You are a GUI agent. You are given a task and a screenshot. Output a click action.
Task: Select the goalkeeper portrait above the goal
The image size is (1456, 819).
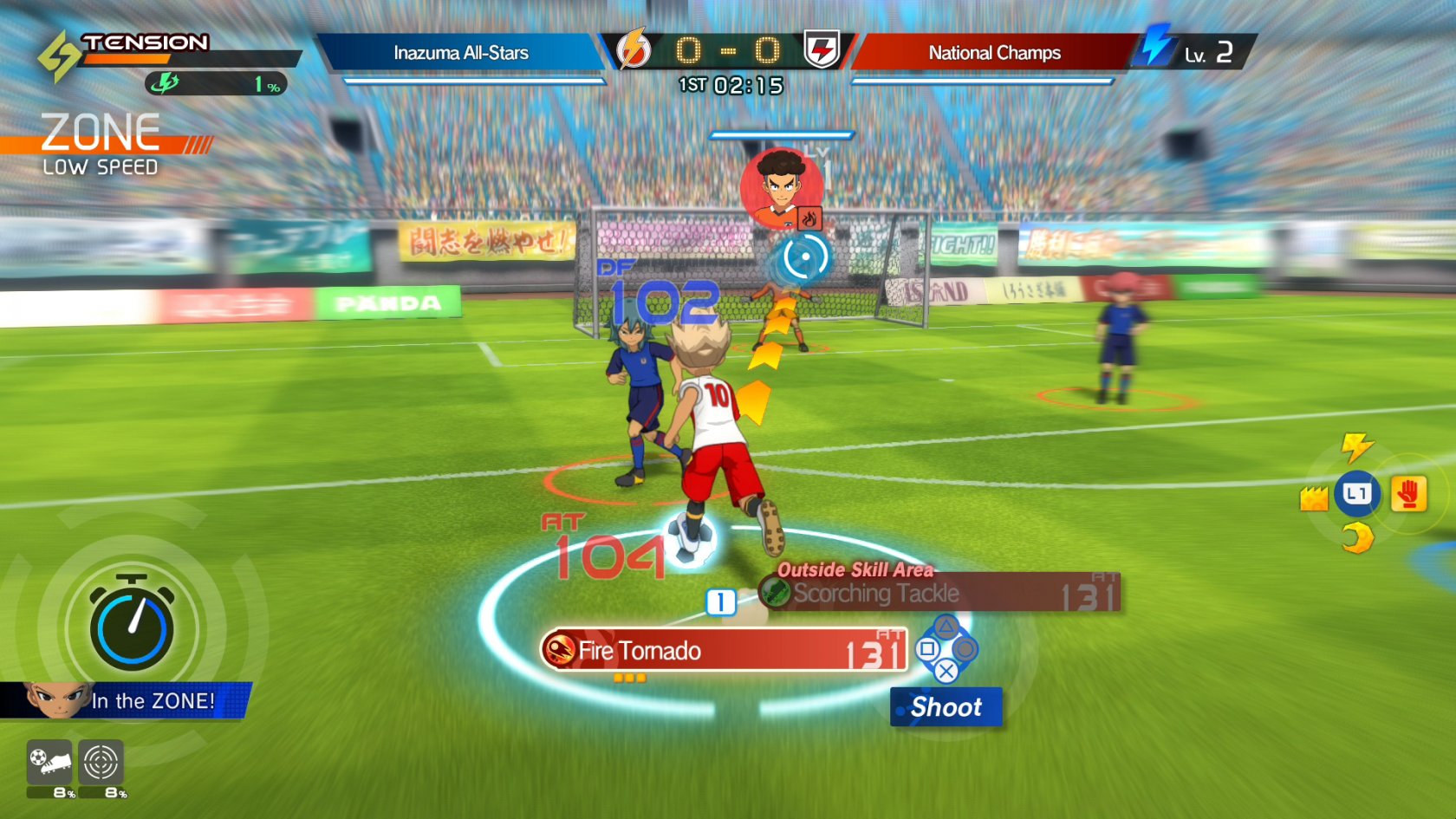coord(782,189)
